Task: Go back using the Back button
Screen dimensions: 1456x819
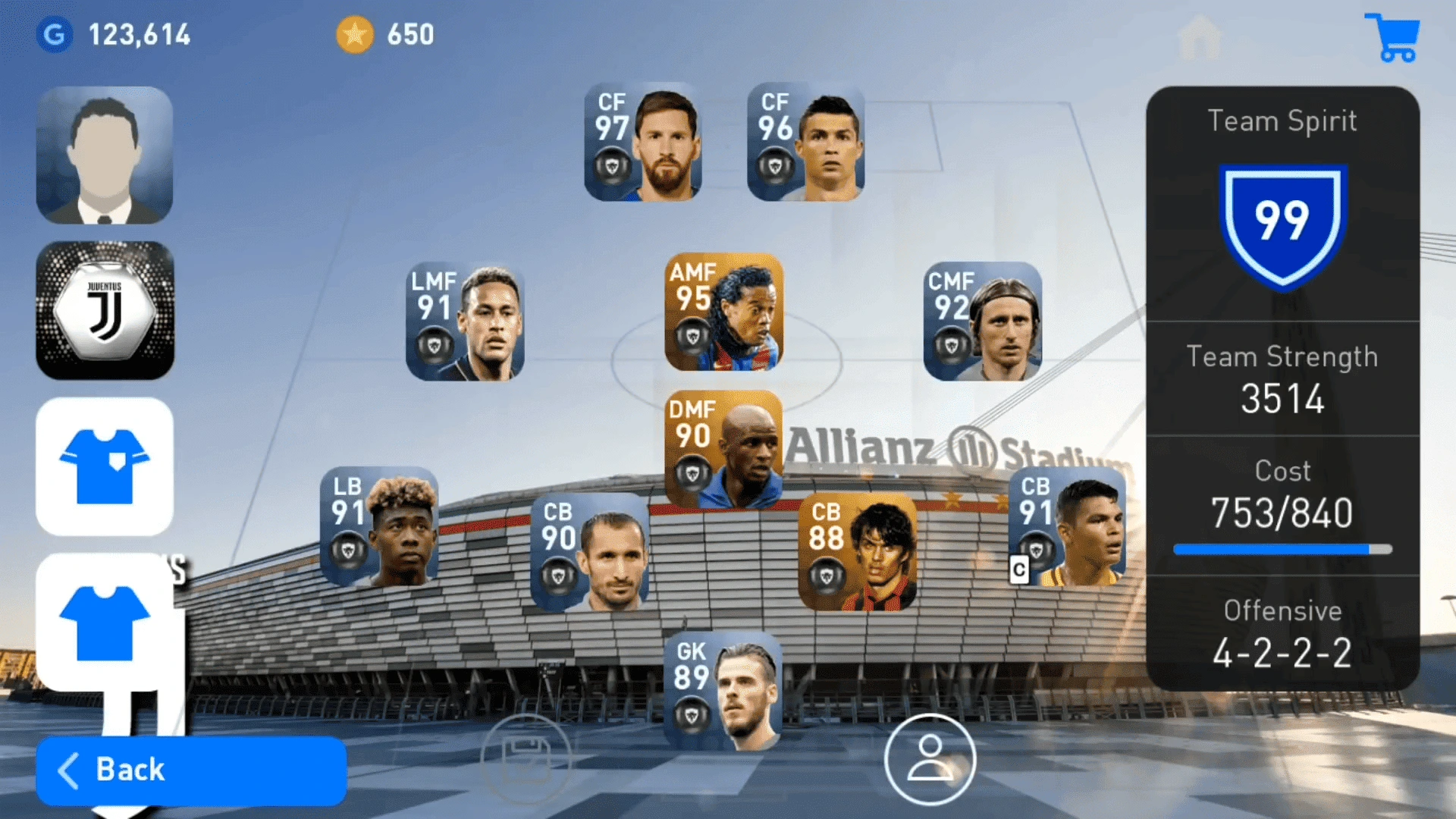Action: pyautogui.click(x=191, y=770)
